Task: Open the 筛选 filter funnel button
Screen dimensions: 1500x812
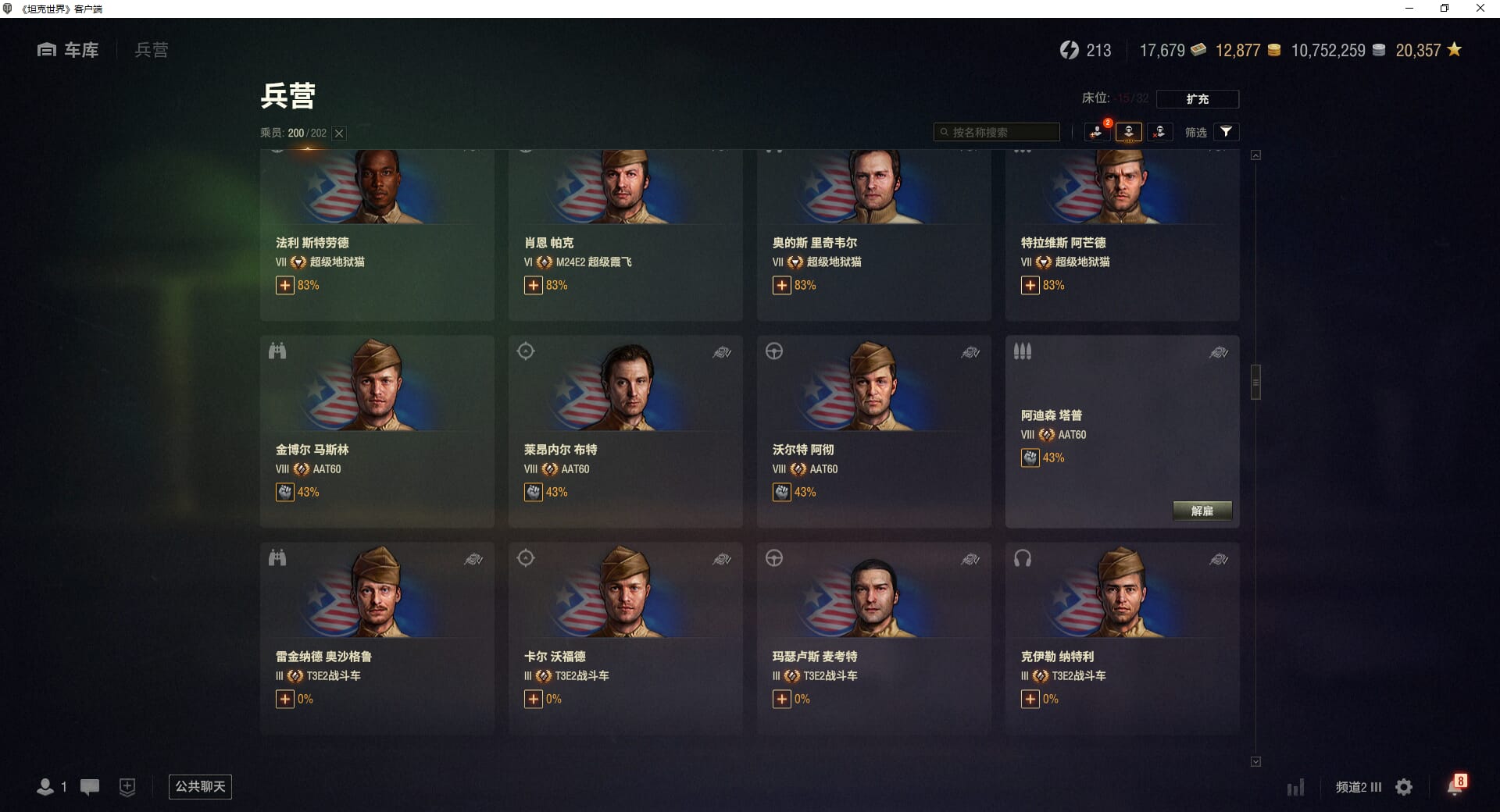Action: point(1226,132)
